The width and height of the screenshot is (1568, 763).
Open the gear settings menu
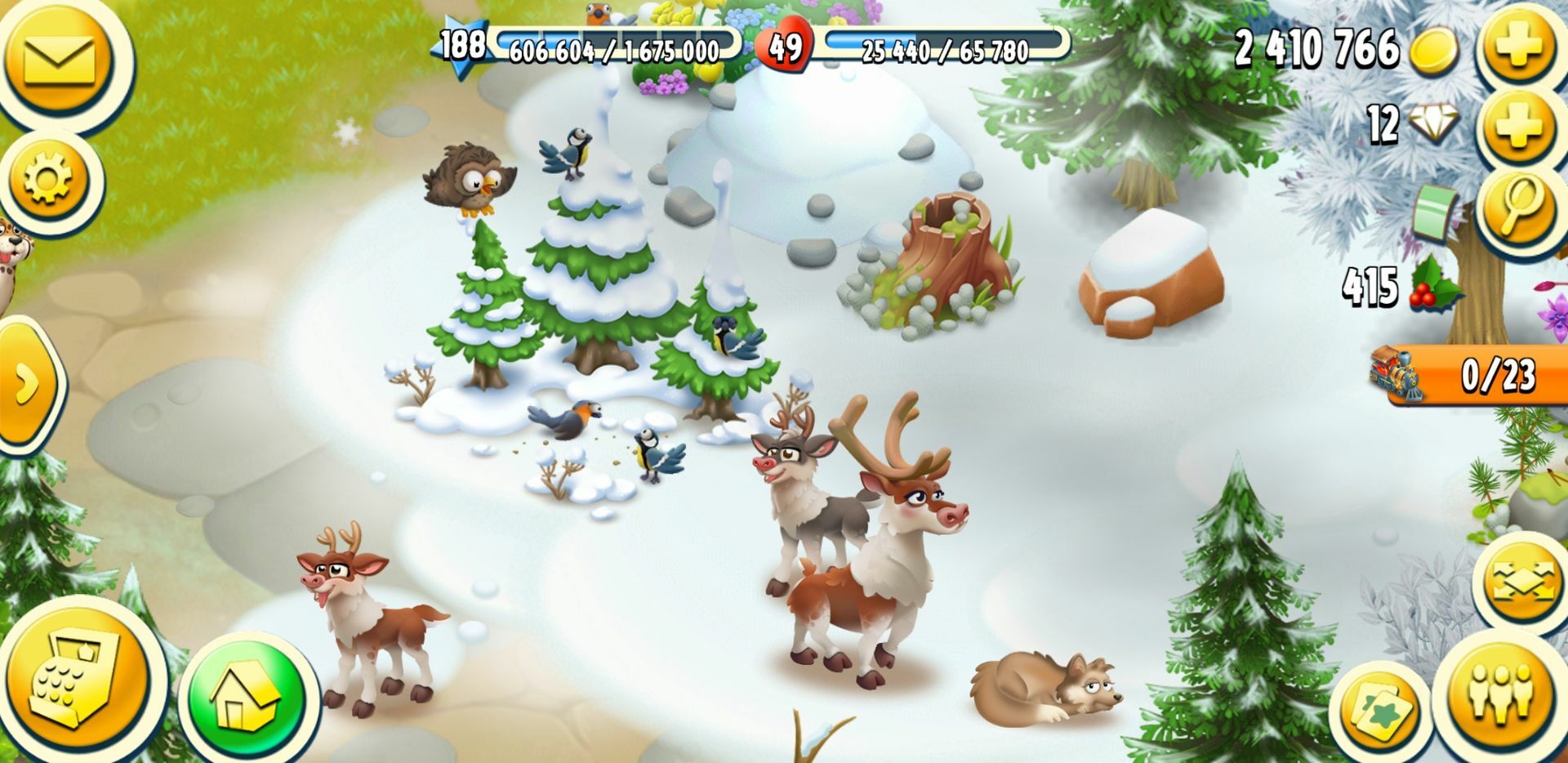(x=49, y=180)
